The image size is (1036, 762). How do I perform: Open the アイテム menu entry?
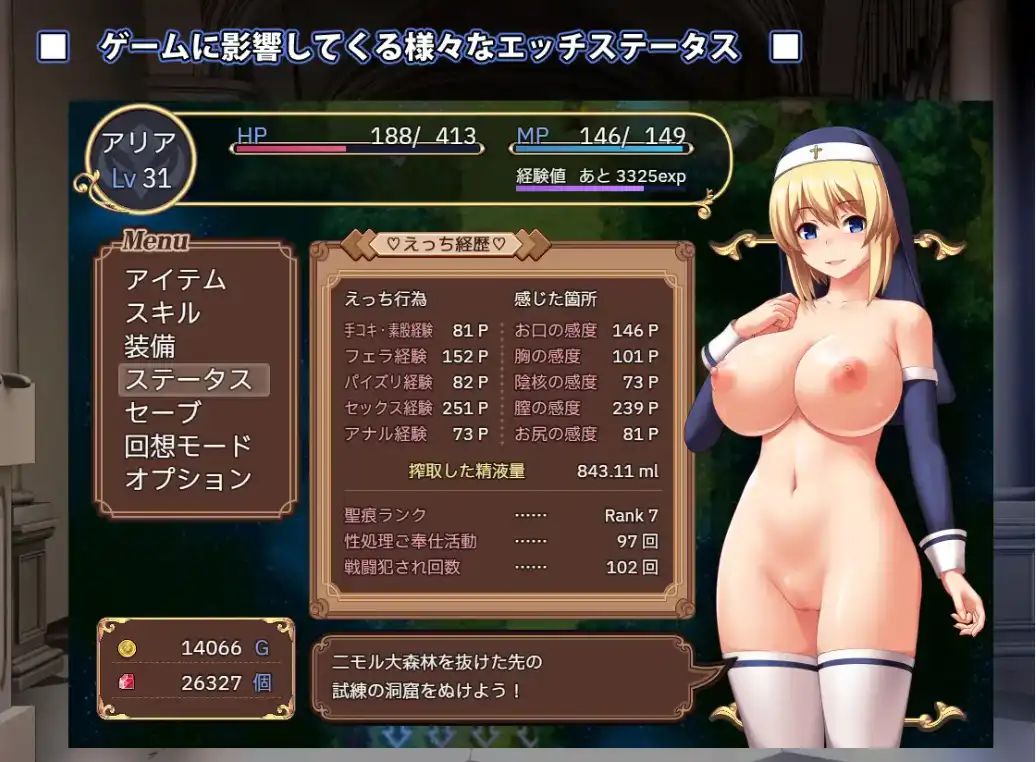coord(175,280)
